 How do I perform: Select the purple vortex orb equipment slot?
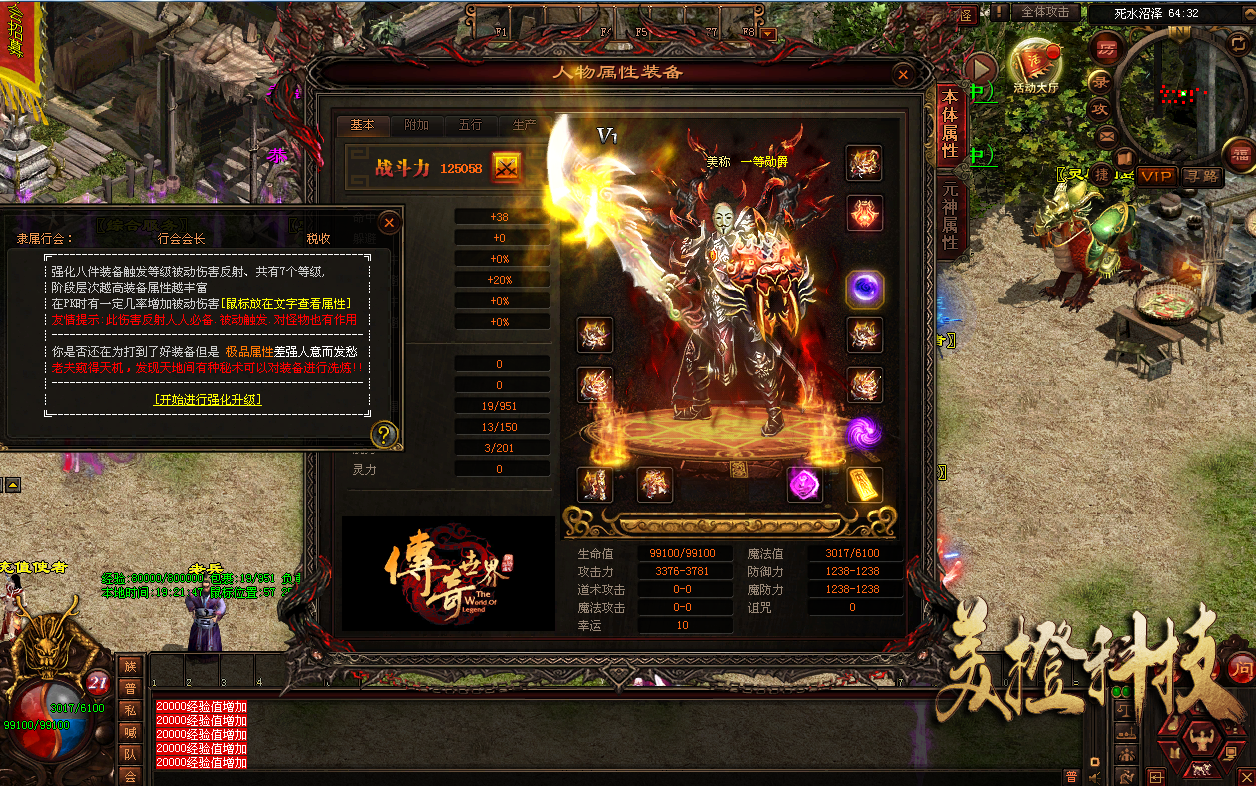click(864, 289)
